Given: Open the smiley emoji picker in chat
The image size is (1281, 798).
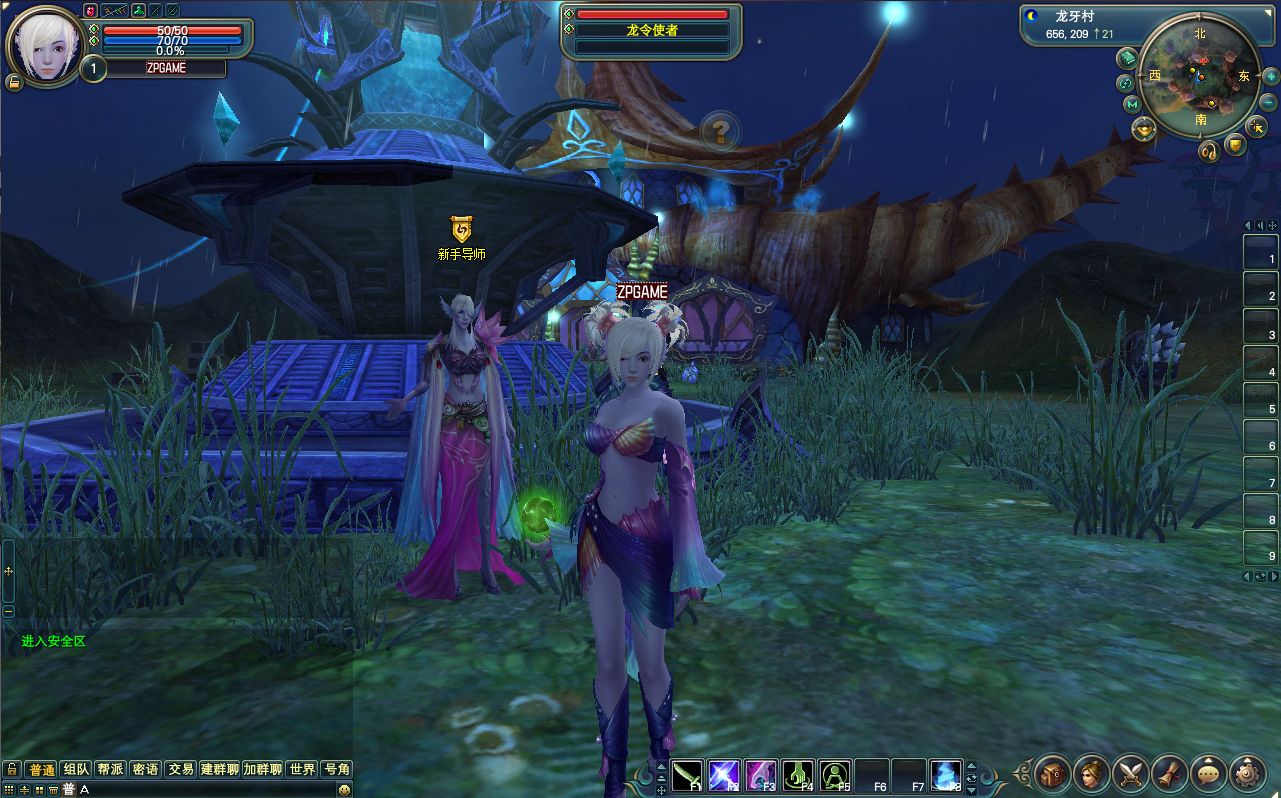Looking at the screenshot, I should click(x=344, y=789).
